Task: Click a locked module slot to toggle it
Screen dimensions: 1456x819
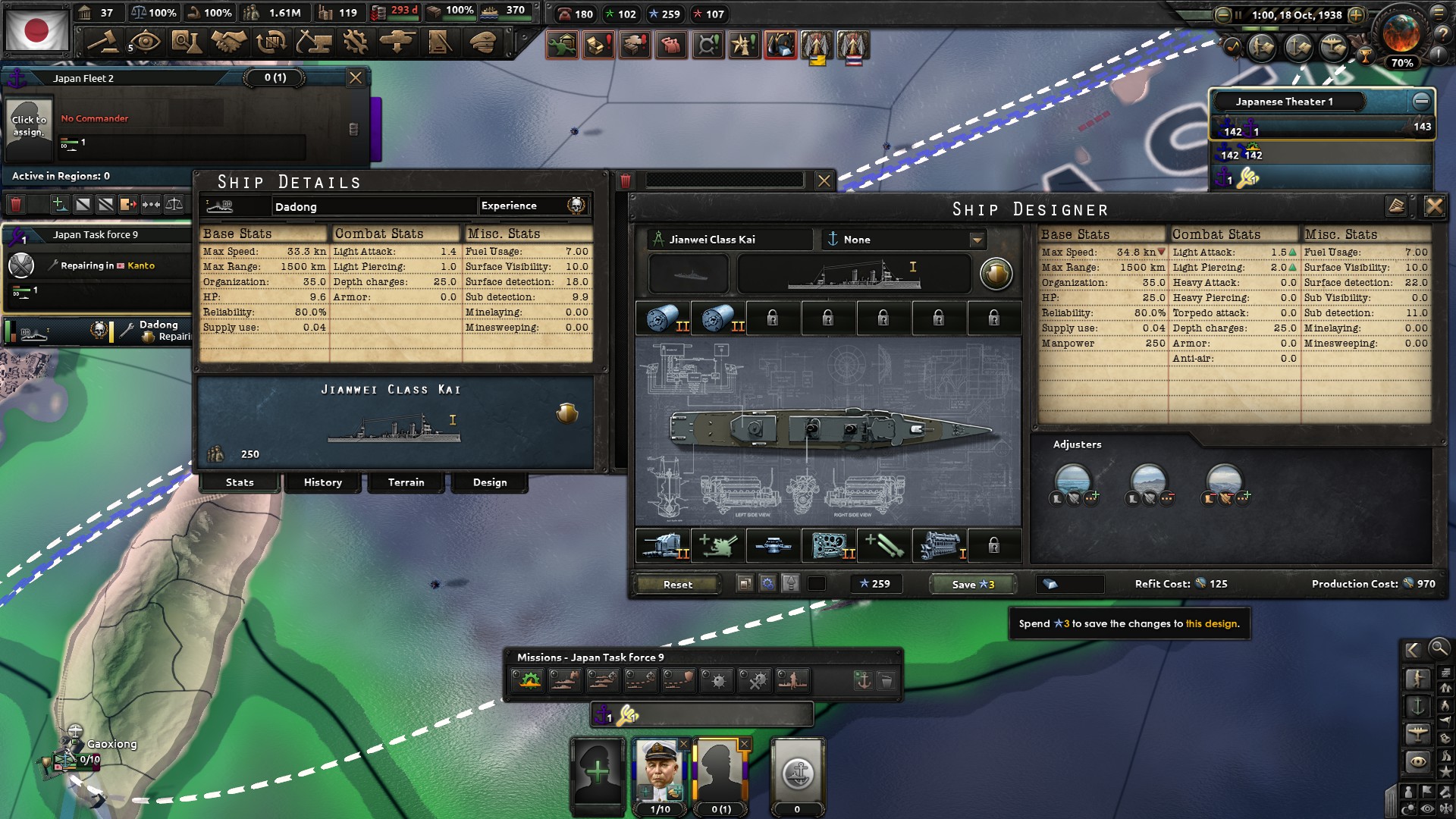Action: [x=773, y=318]
